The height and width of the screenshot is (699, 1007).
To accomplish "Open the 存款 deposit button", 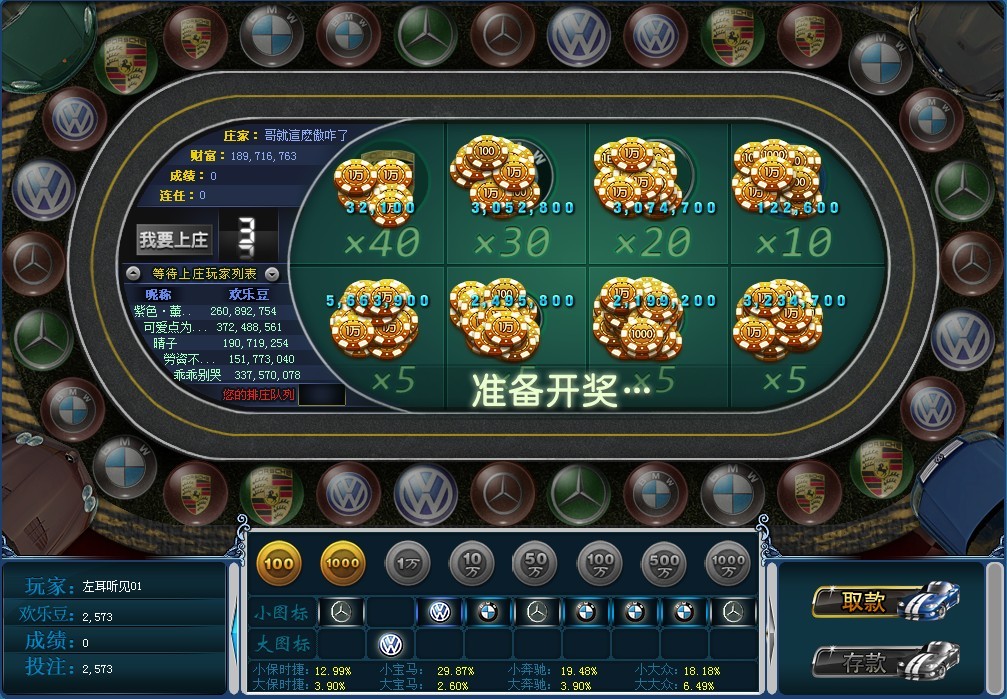I will (x=866, y=661).
